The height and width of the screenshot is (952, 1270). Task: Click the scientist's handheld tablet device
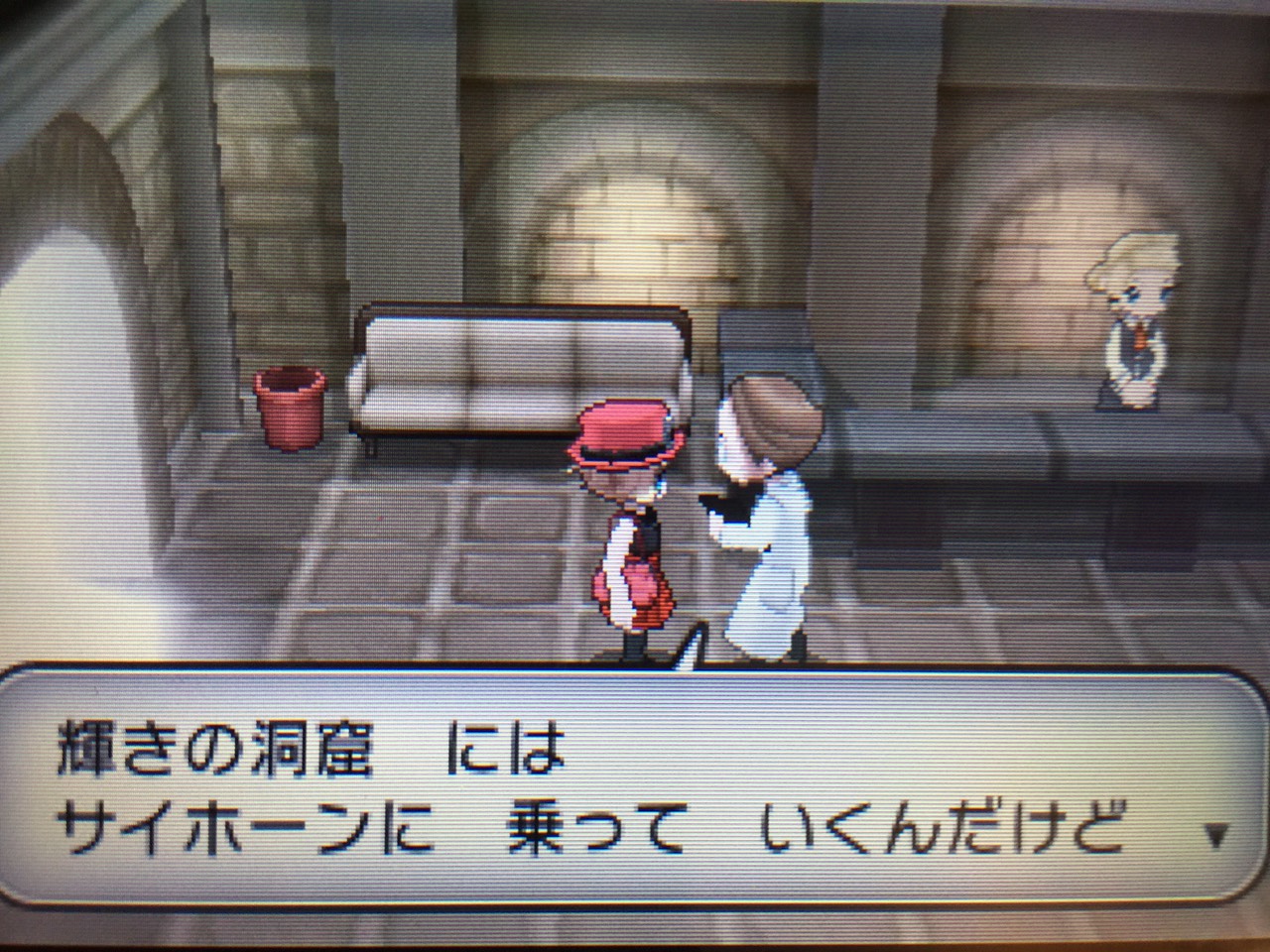click(724, 506)
